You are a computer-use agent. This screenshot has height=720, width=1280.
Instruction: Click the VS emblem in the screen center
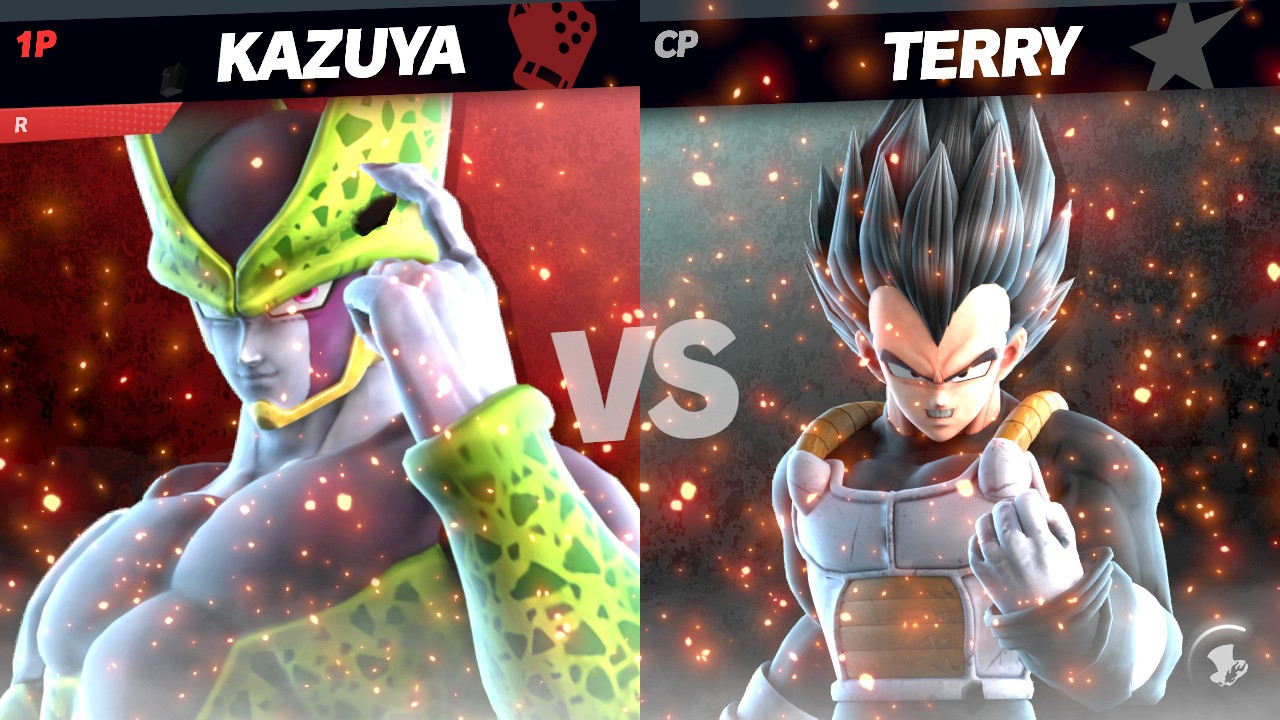640,368
